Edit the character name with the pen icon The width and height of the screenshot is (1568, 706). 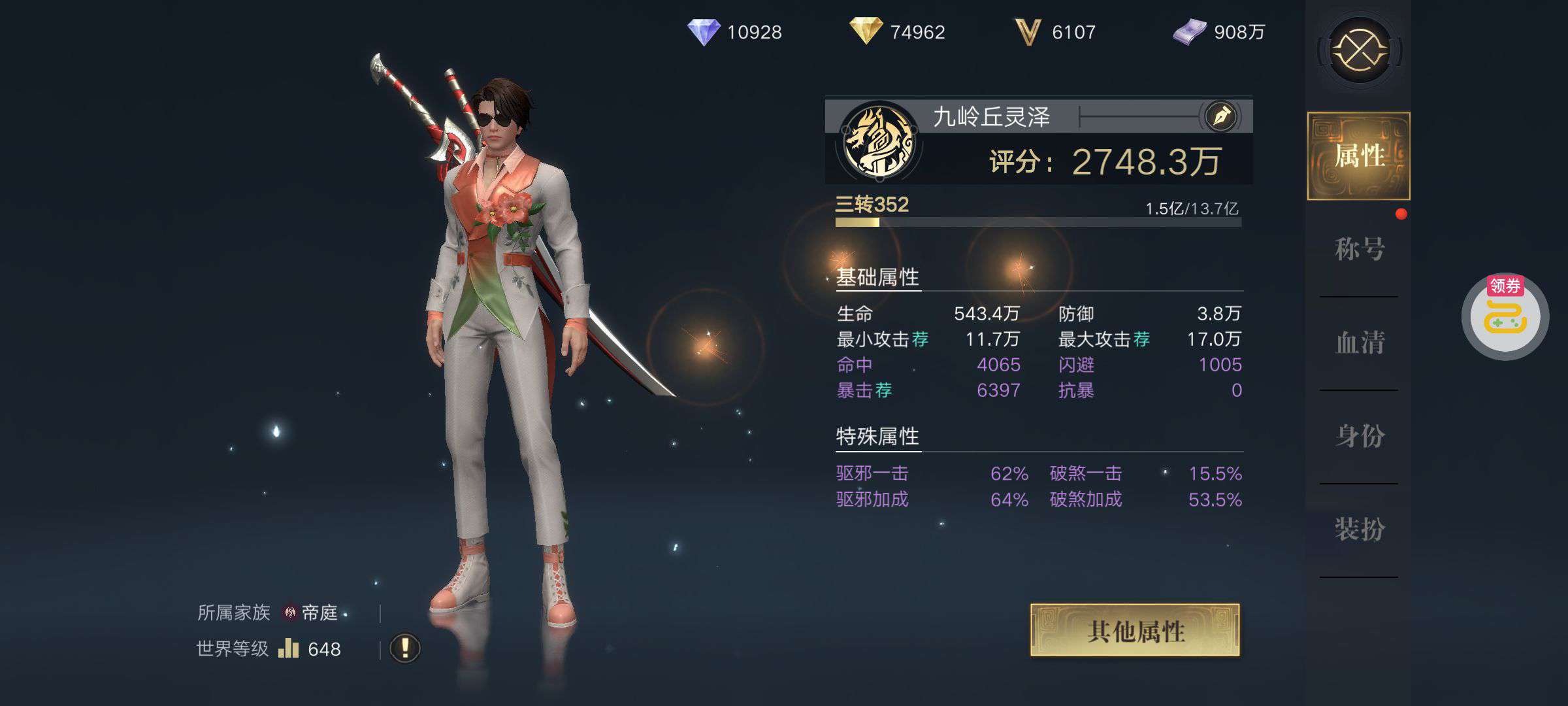[1221, 117]
